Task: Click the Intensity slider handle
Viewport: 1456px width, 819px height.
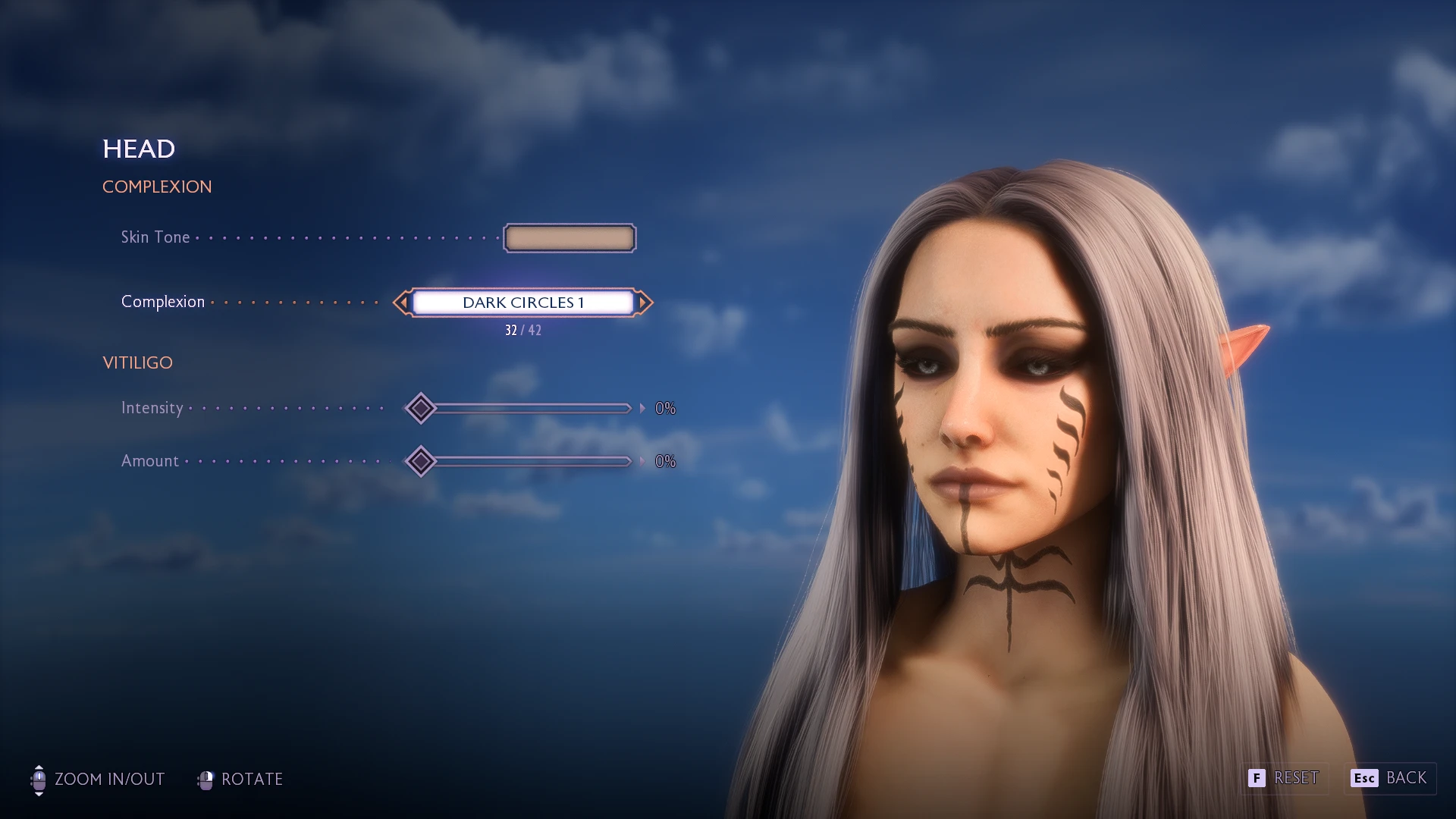Action: coord(422,408)
